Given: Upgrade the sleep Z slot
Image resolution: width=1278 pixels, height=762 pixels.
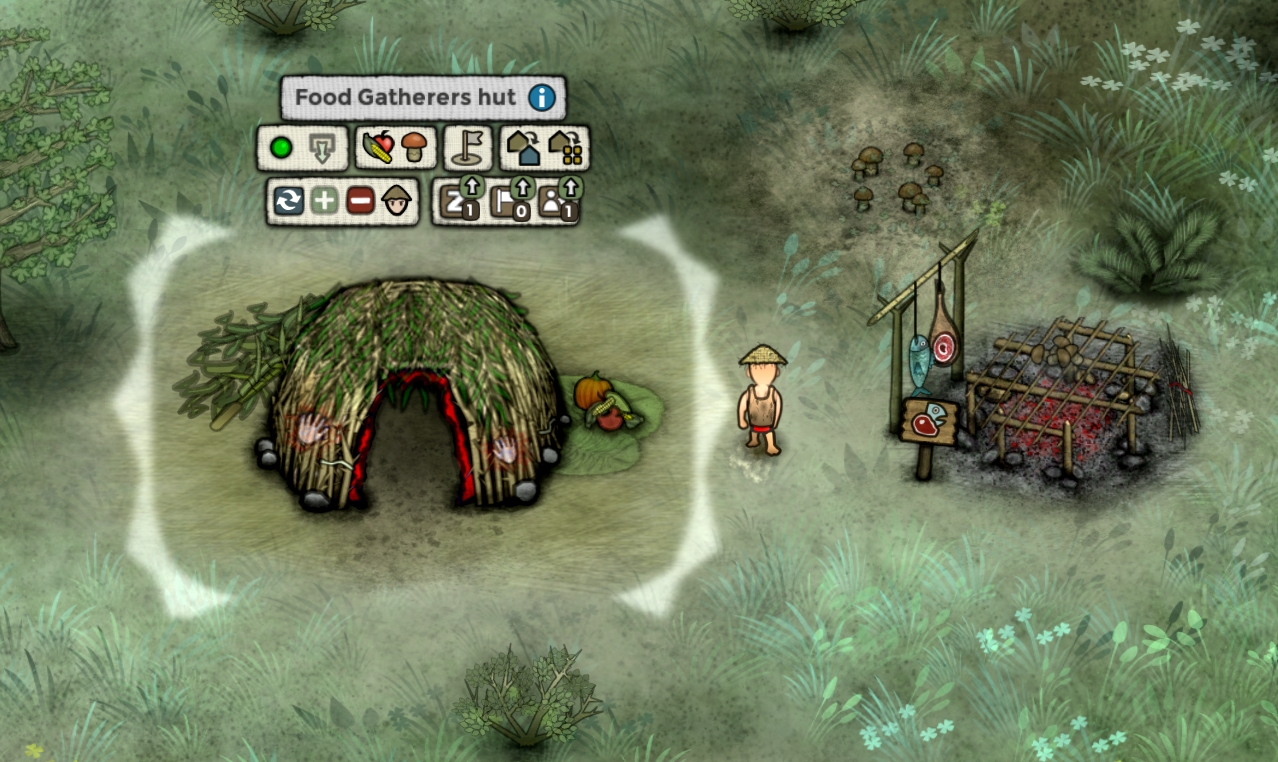Looking at the screenshot, I should pyautogui.click(x=459, y=201).
